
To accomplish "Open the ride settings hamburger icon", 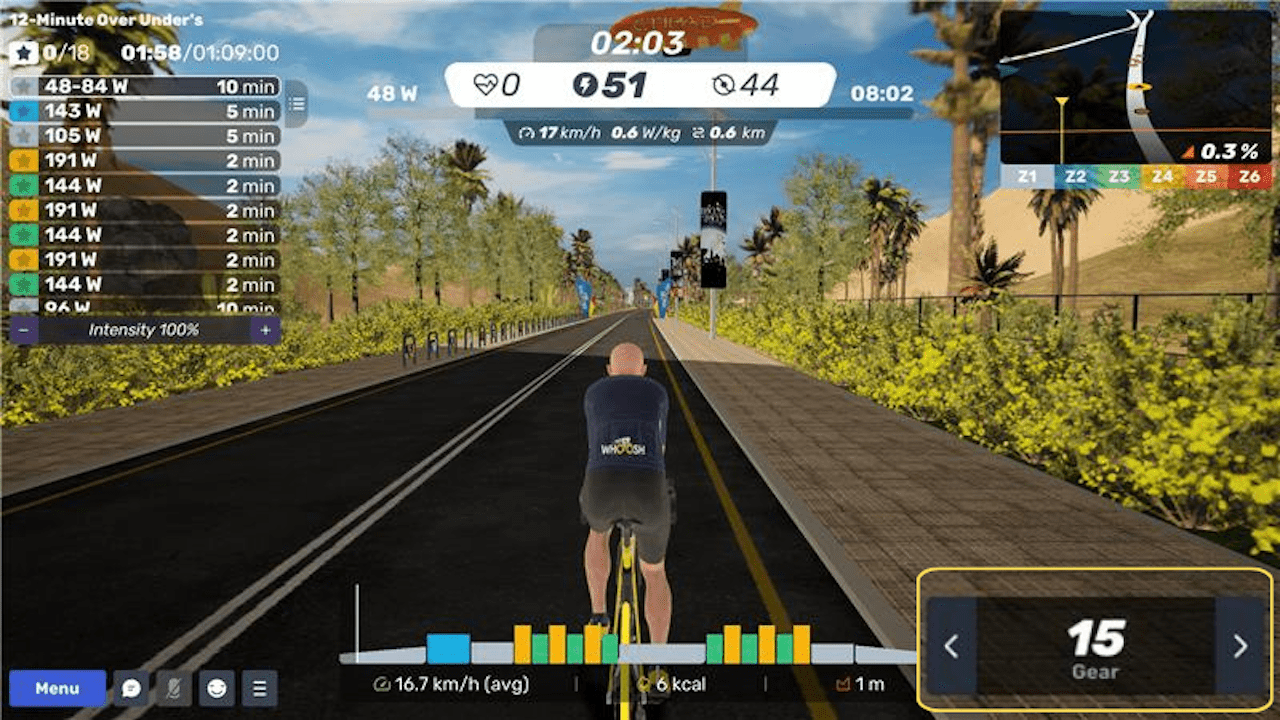I will click(x=259, y=688).
